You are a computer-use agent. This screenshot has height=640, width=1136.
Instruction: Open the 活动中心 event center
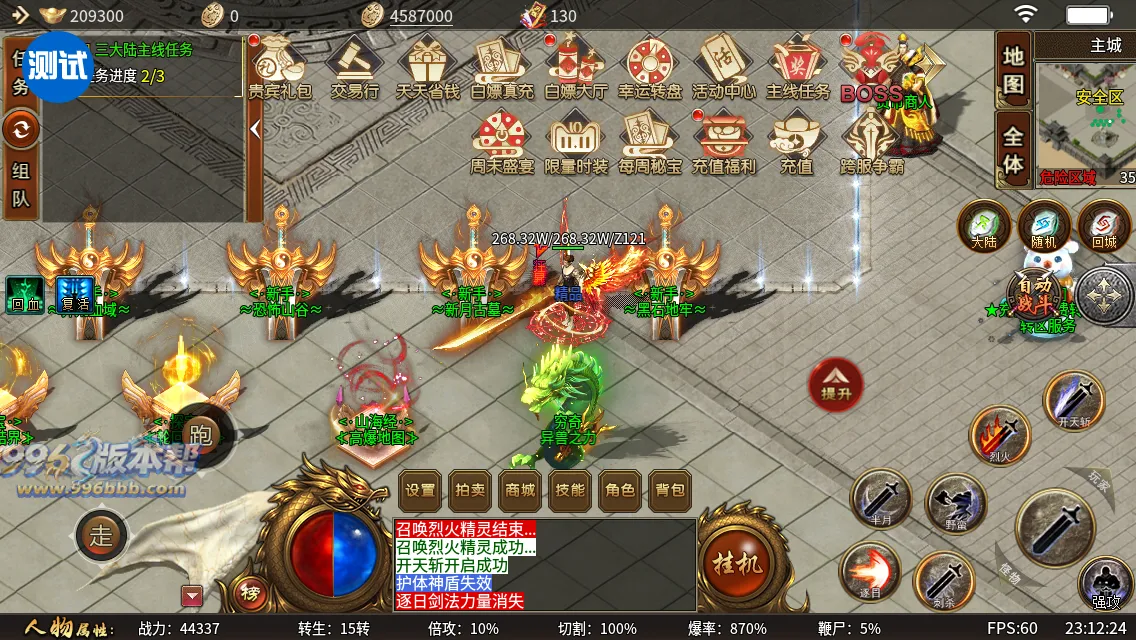723,67
